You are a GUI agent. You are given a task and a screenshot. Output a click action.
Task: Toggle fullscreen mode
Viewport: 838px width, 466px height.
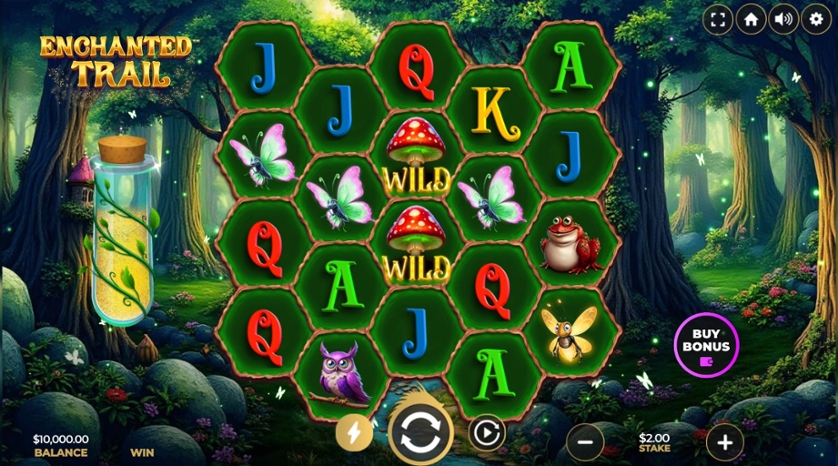click(x=717, y=19)
